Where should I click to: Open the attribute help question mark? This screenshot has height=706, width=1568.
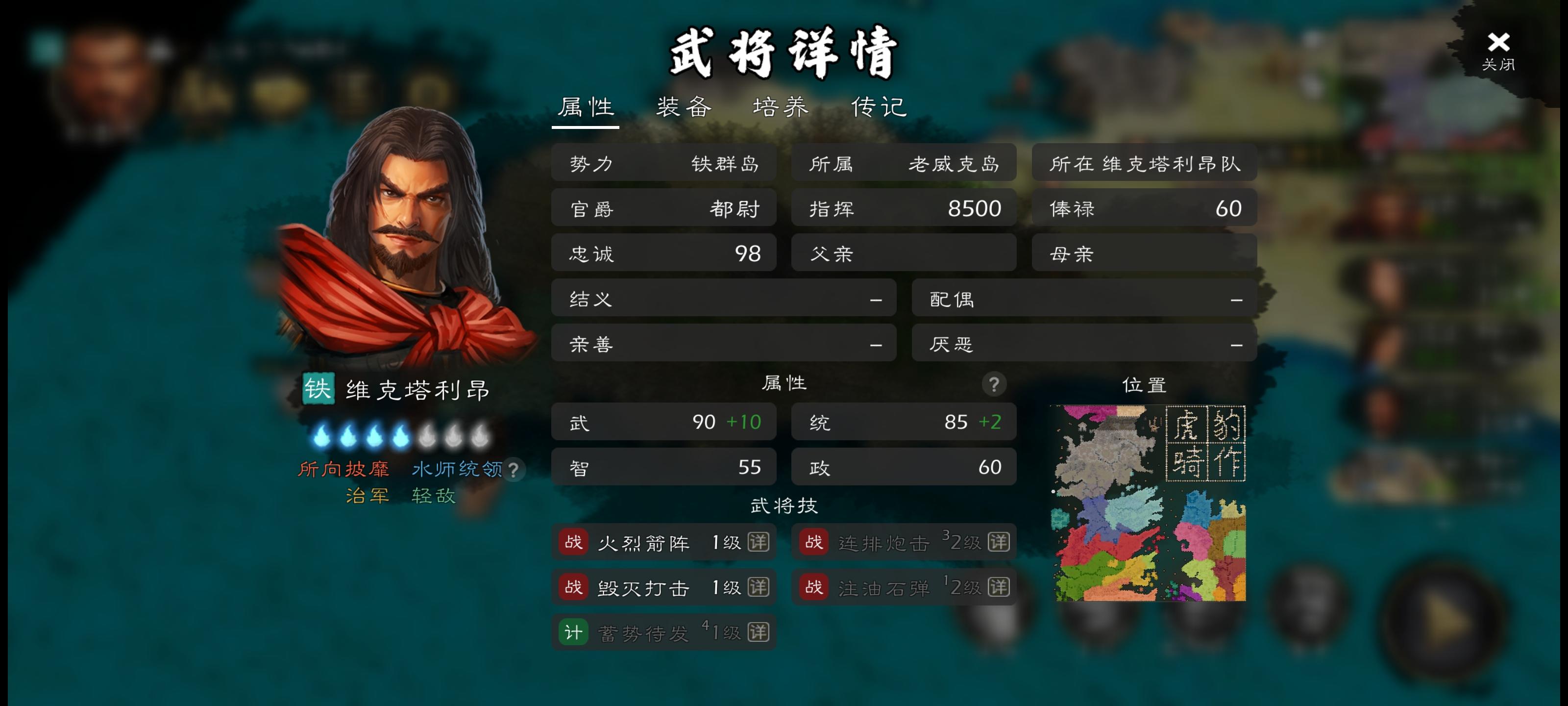pos(995,384)
